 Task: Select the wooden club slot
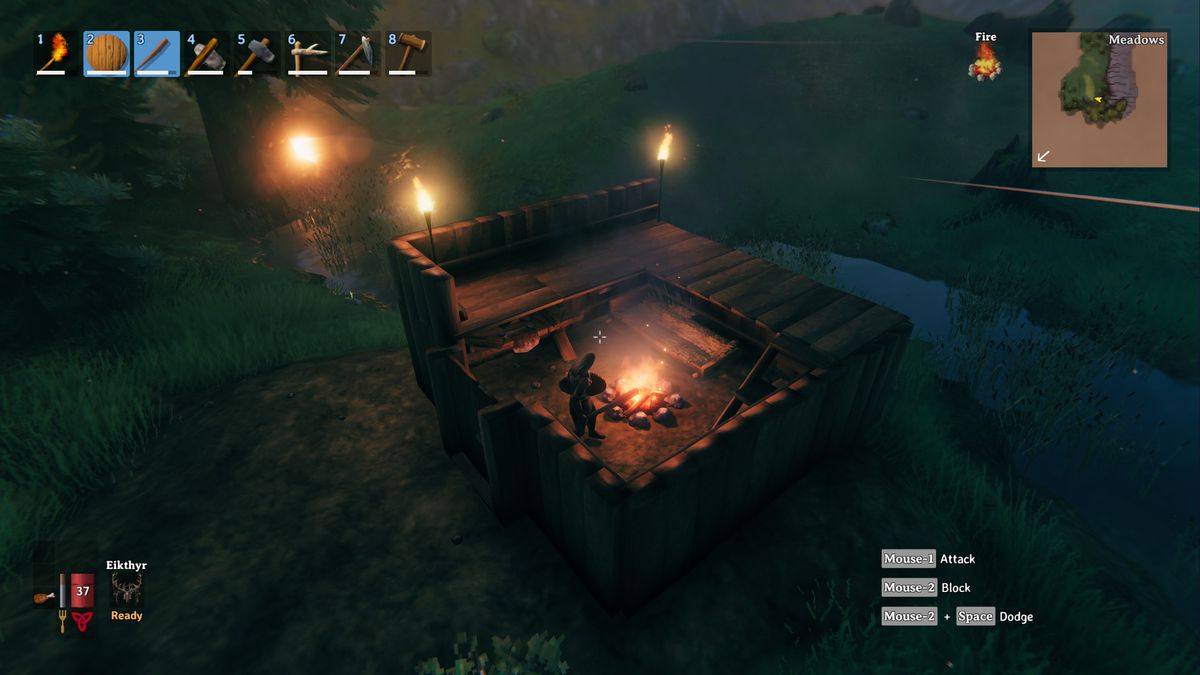coord(157,54)
